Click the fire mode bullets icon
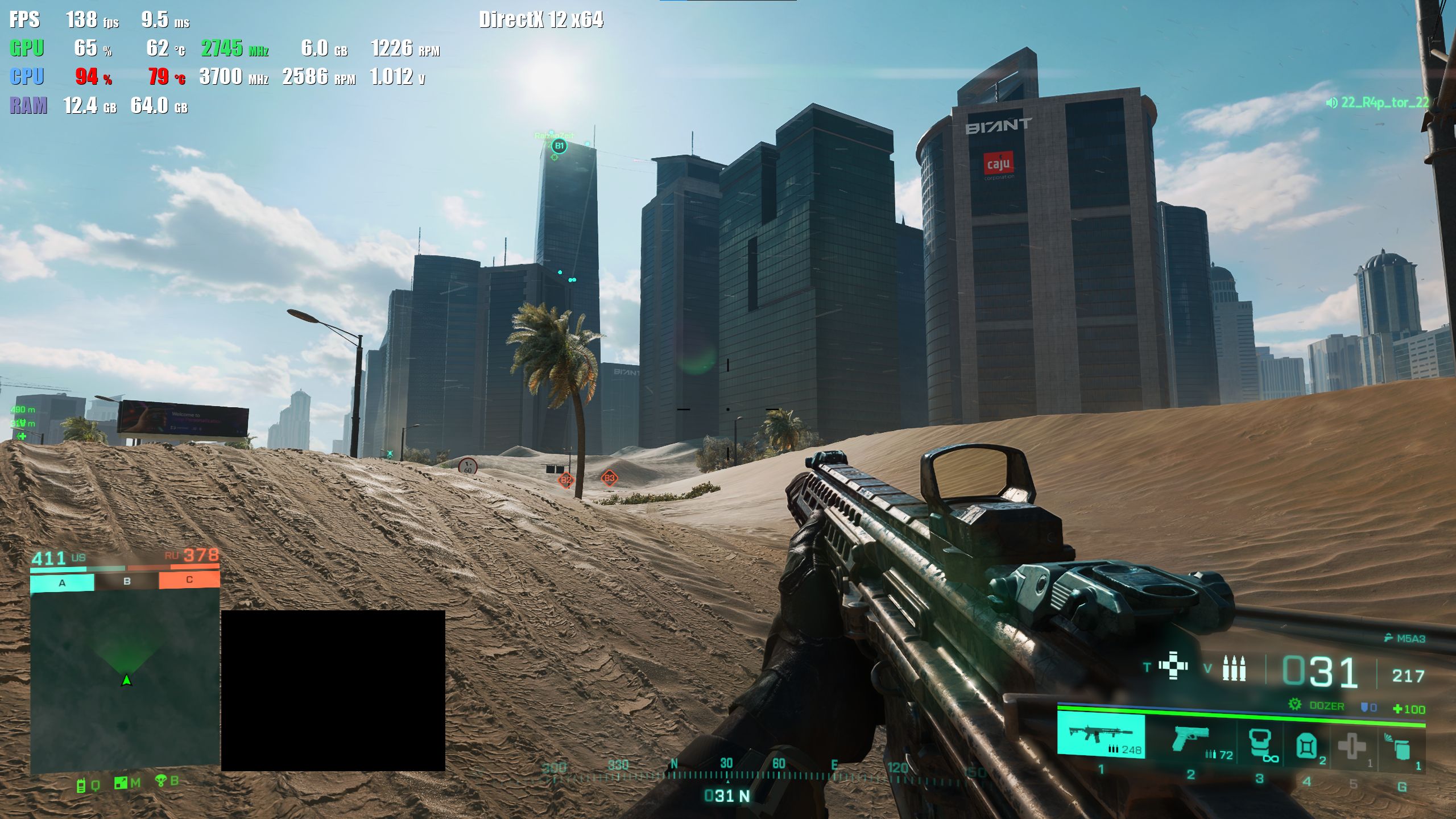Viewport: 1456px width, 819px height. [x=1234, y=668]
